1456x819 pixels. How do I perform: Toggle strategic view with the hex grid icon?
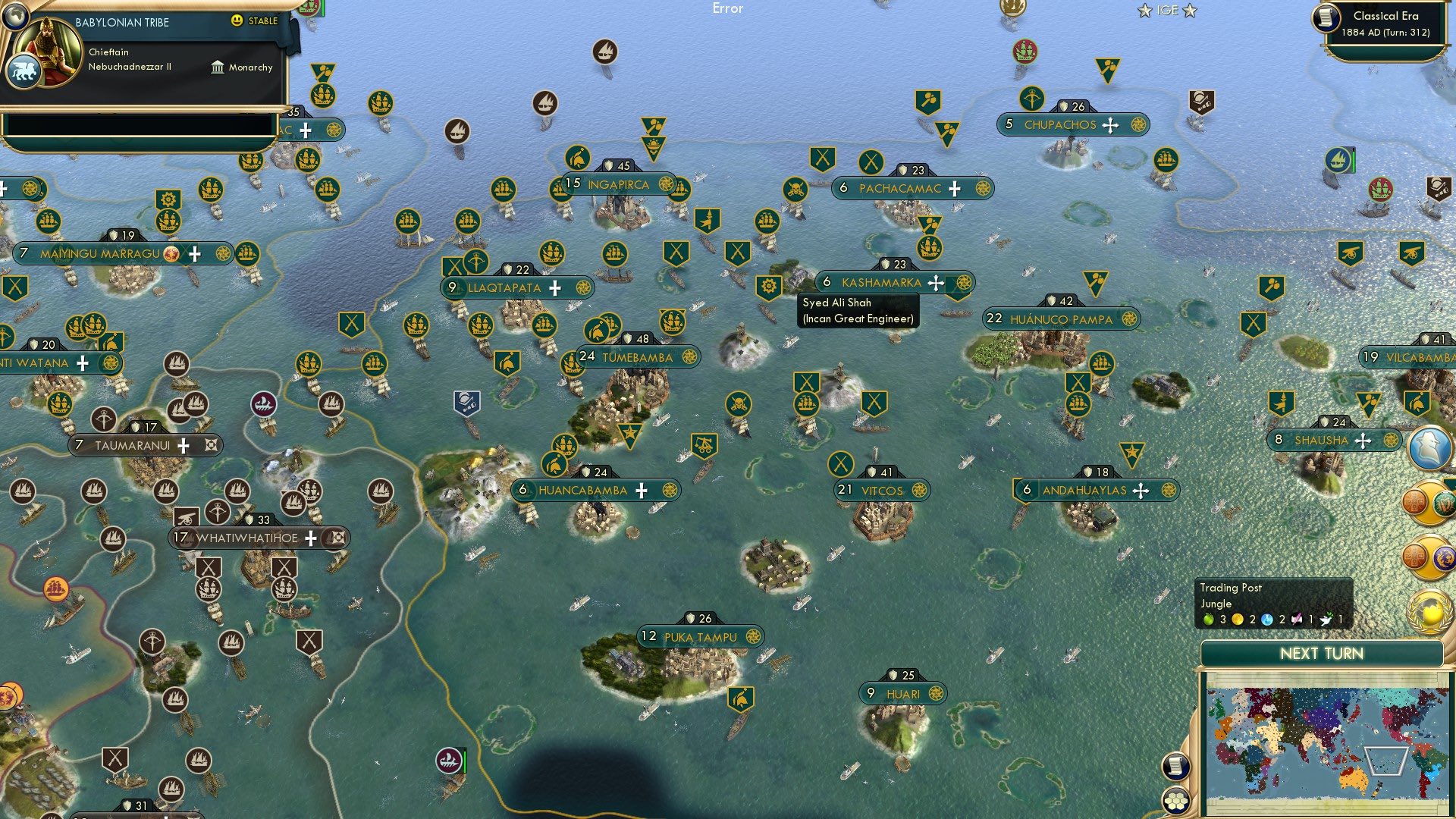(1176, 800)
